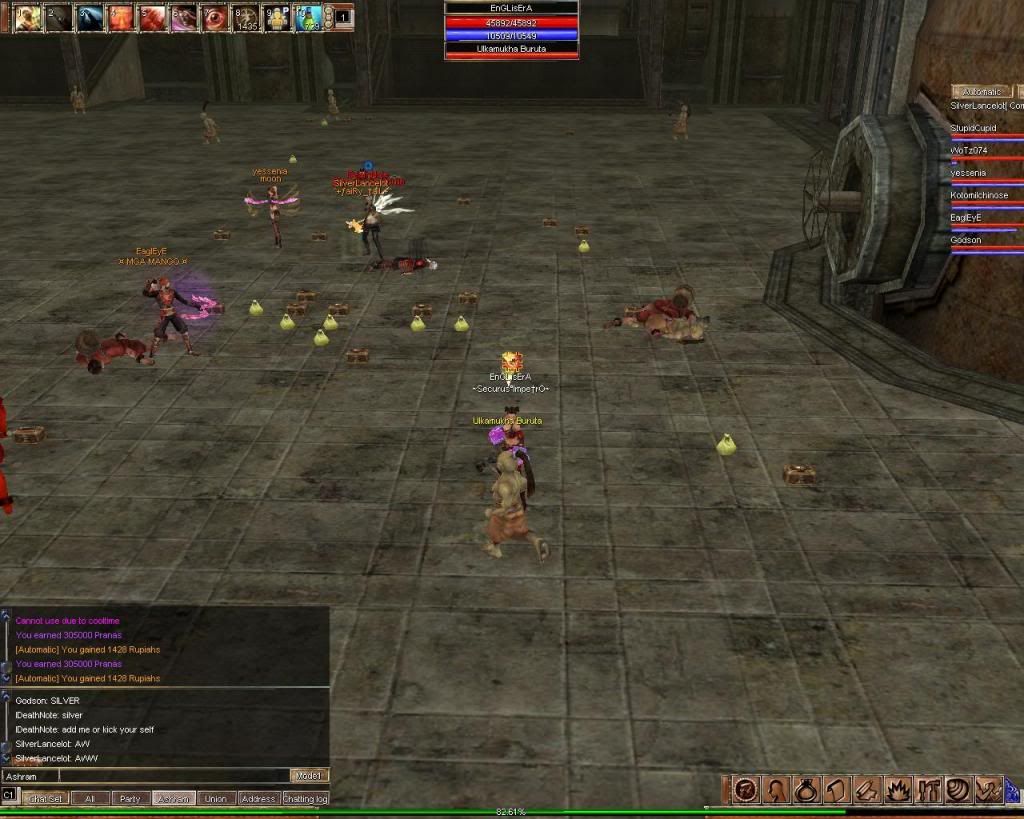Viewport: 1024px width, 819px height.
Task: Select party member Godson in list
Action: pos(966,240)
